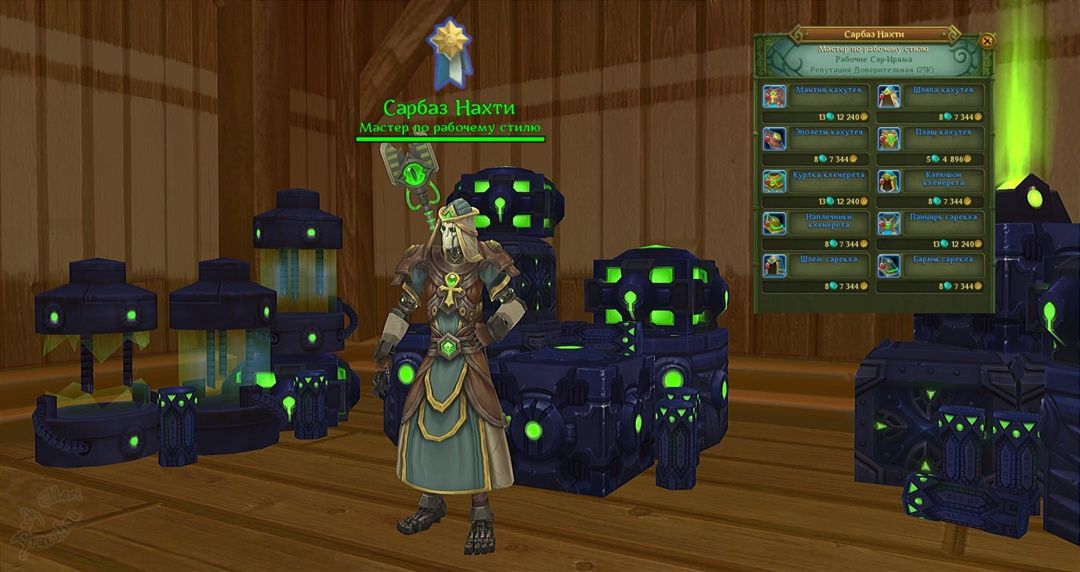1080x572 pixels.
Task: Choose the Шляпа кахутея item
Action: 930,96
